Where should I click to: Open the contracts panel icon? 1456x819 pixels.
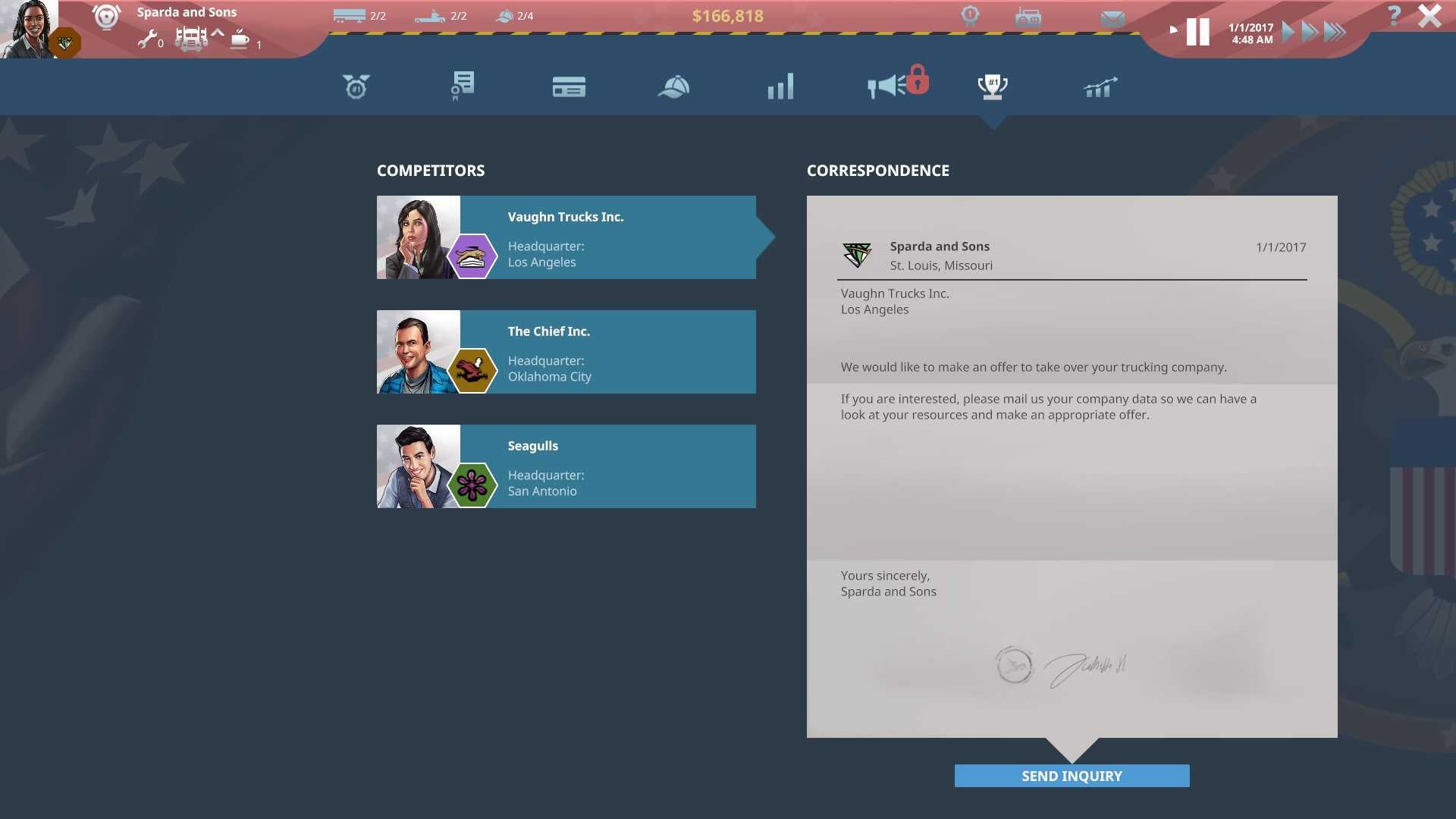462,86
